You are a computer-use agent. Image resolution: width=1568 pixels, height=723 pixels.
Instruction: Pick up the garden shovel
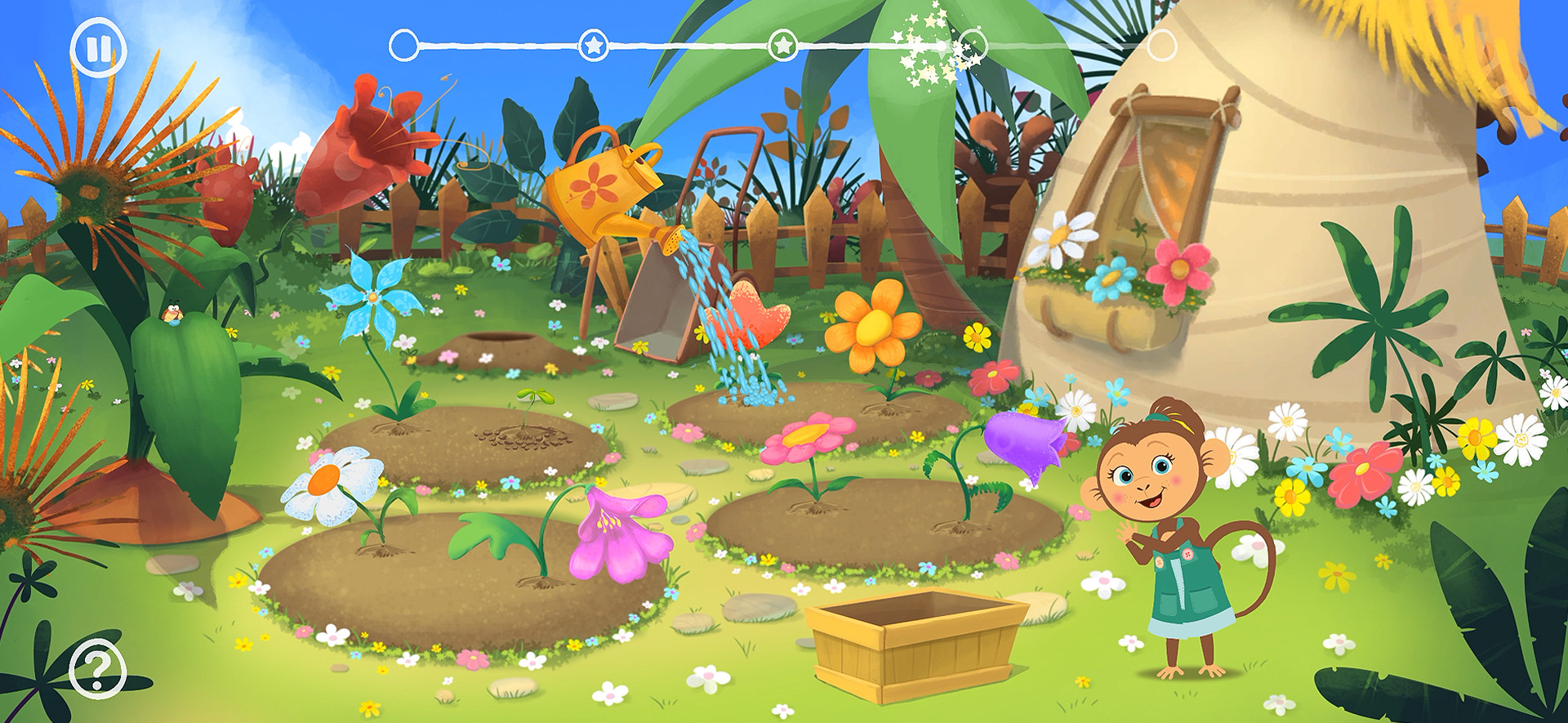point(653,302)
